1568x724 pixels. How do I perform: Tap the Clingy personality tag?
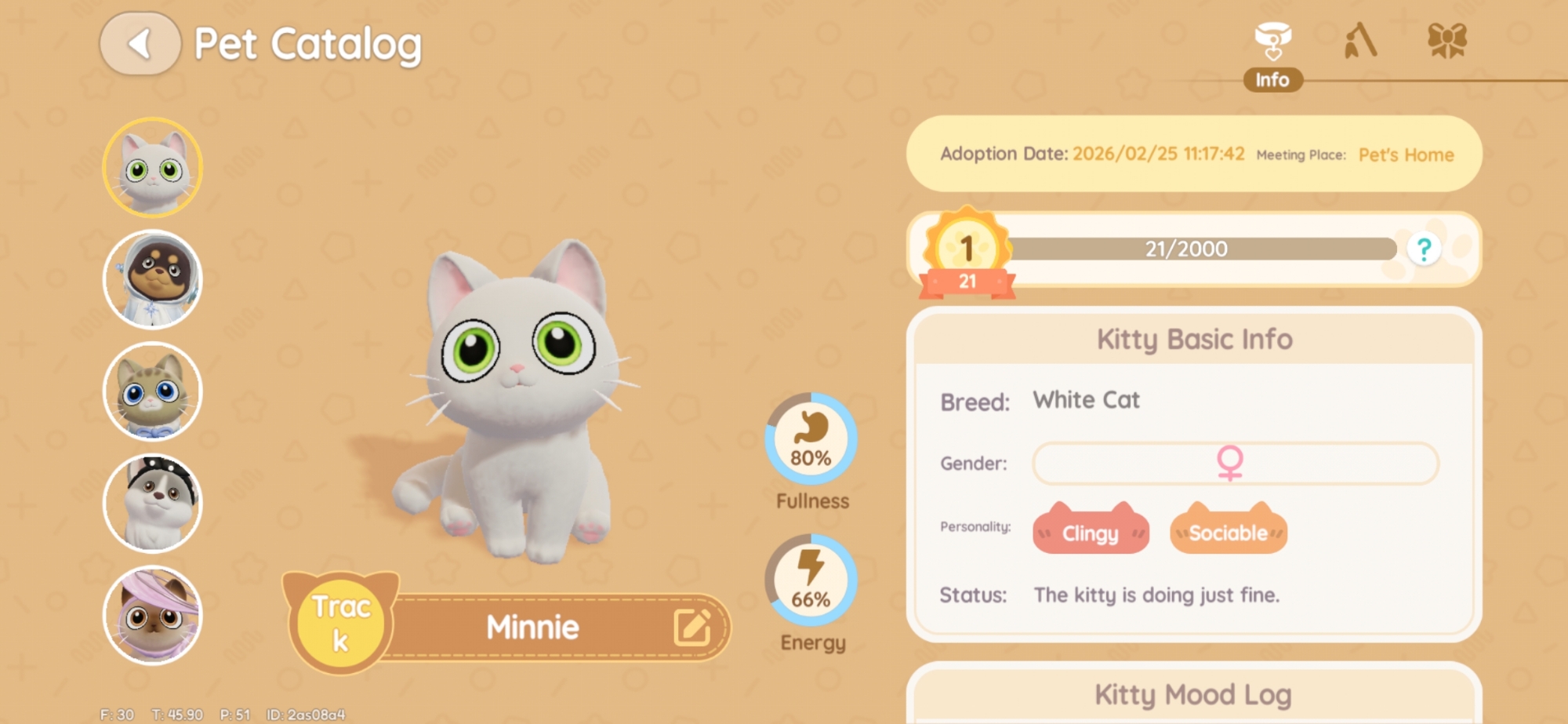tap(1091, 532)
